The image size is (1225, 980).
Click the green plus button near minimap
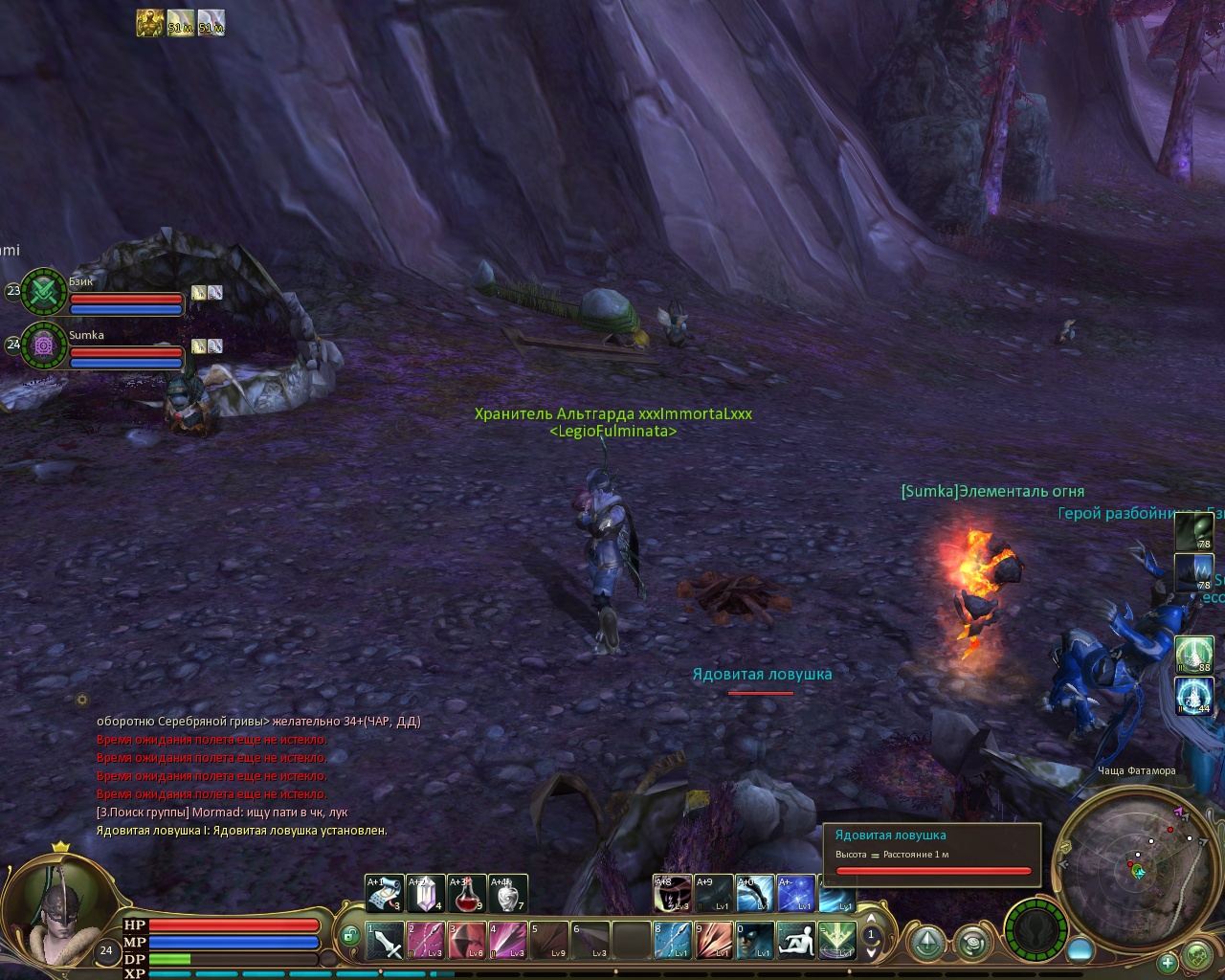pyautogui.click(x=1168, y=962)
